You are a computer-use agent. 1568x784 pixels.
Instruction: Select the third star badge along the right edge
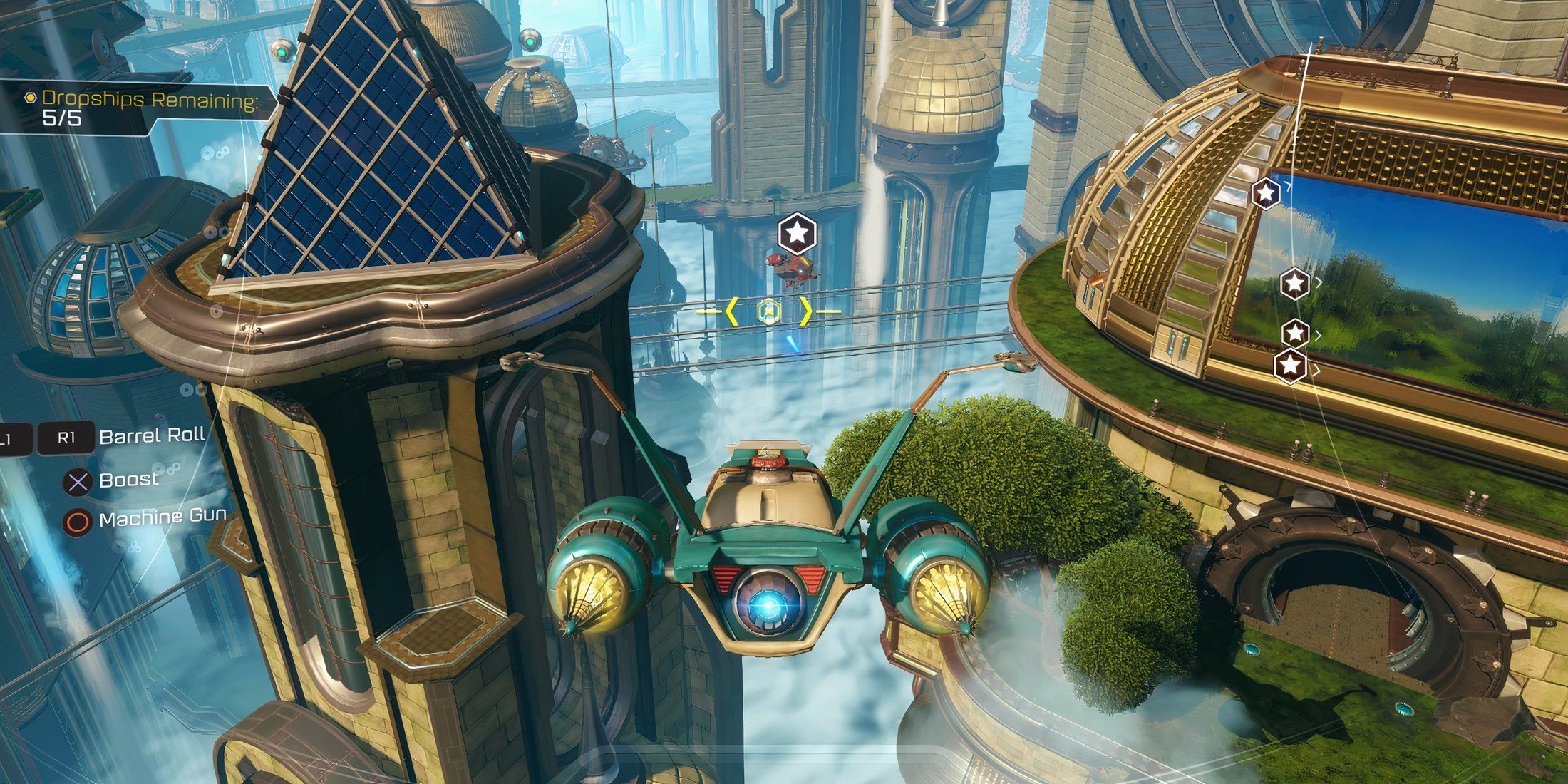1294,333
